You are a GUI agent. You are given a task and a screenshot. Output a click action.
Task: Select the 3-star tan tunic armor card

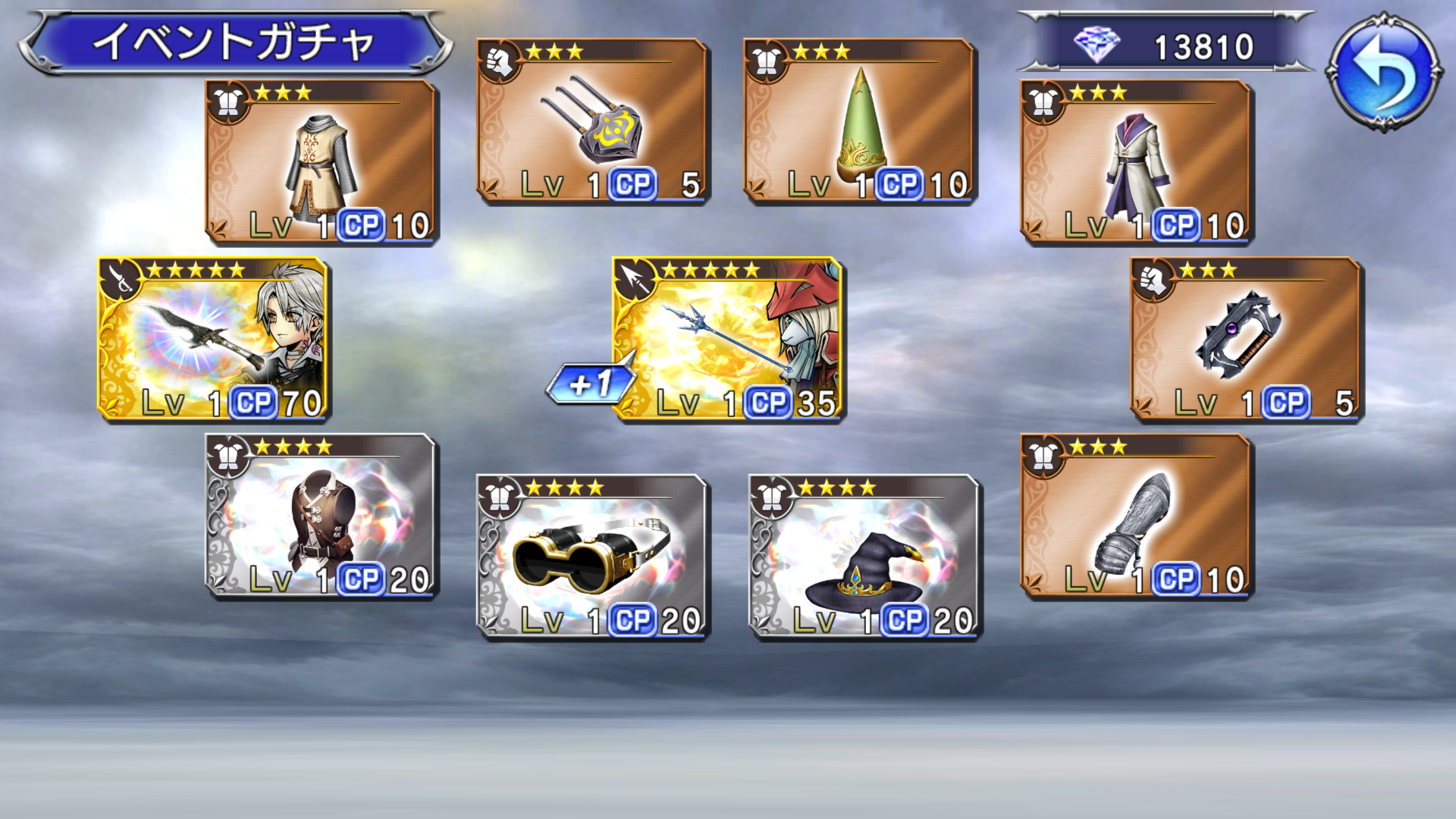point(322,162)
